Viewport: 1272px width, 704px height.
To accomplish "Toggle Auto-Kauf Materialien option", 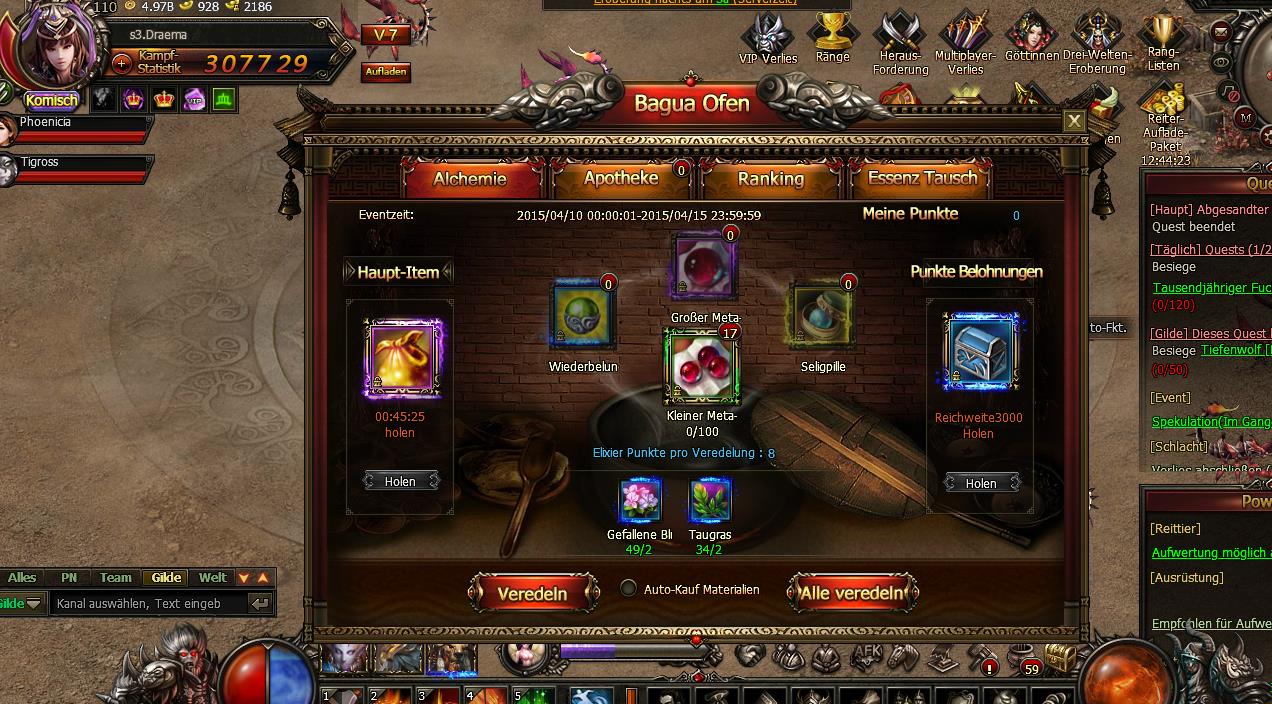I will [628, 589].
